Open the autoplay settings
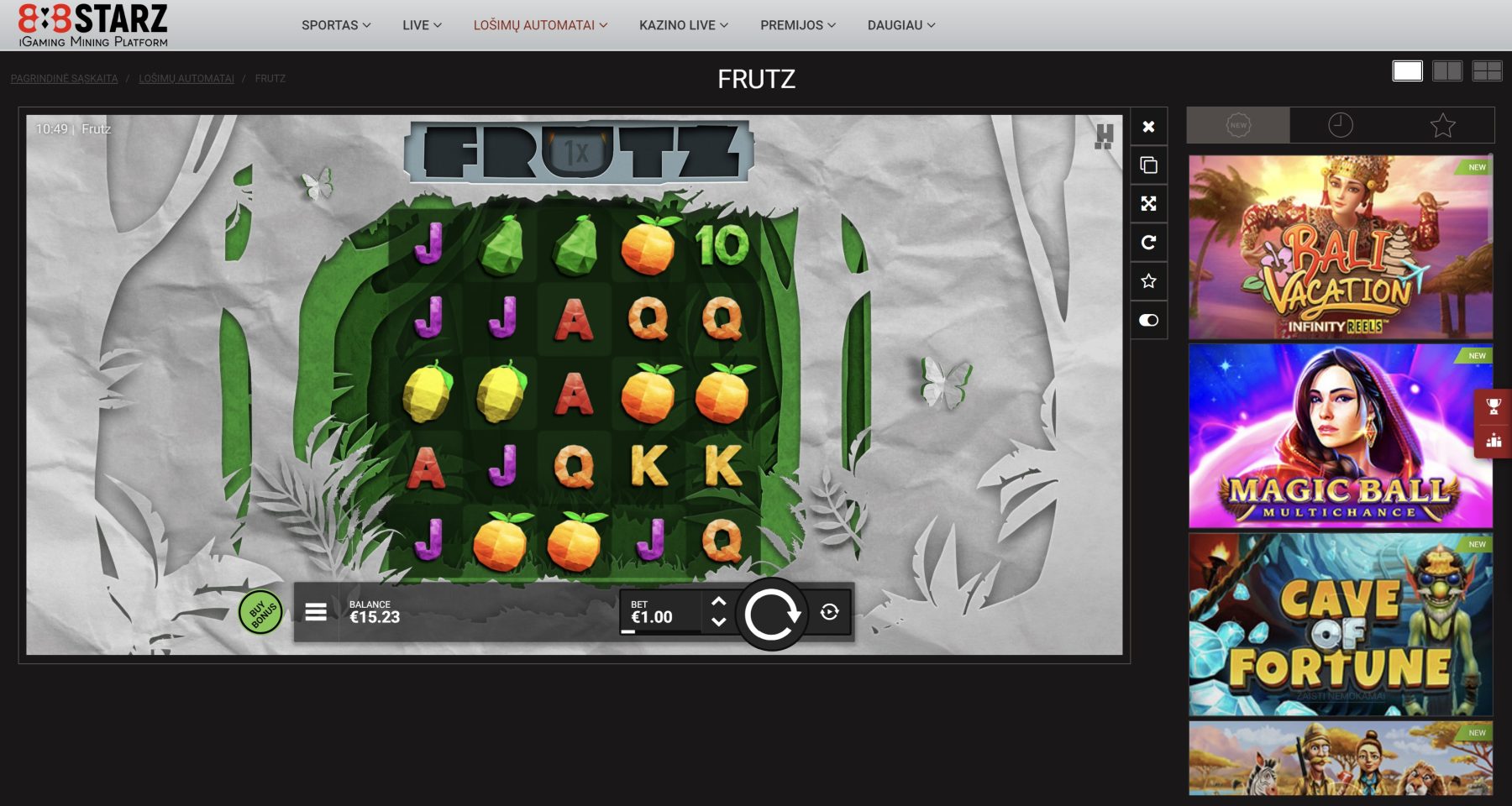 click(829, 612)
